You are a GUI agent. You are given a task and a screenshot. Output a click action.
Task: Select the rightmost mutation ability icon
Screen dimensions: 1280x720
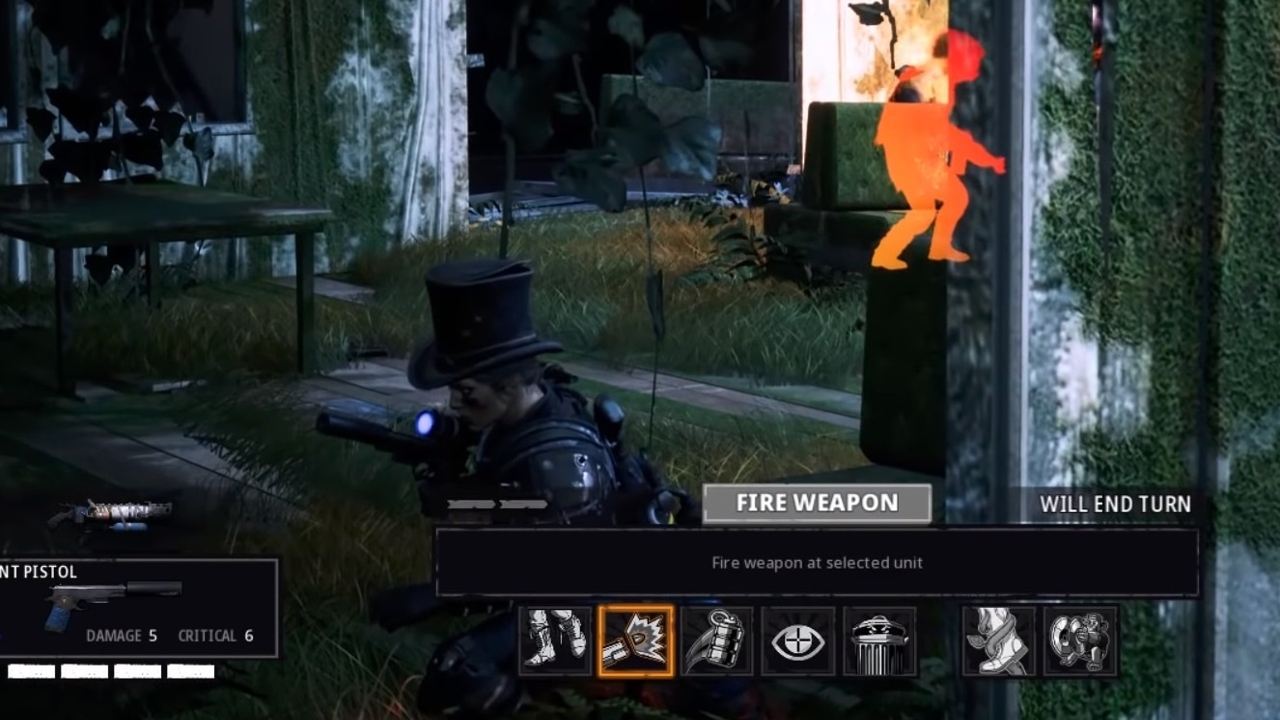pos(1080,640)
